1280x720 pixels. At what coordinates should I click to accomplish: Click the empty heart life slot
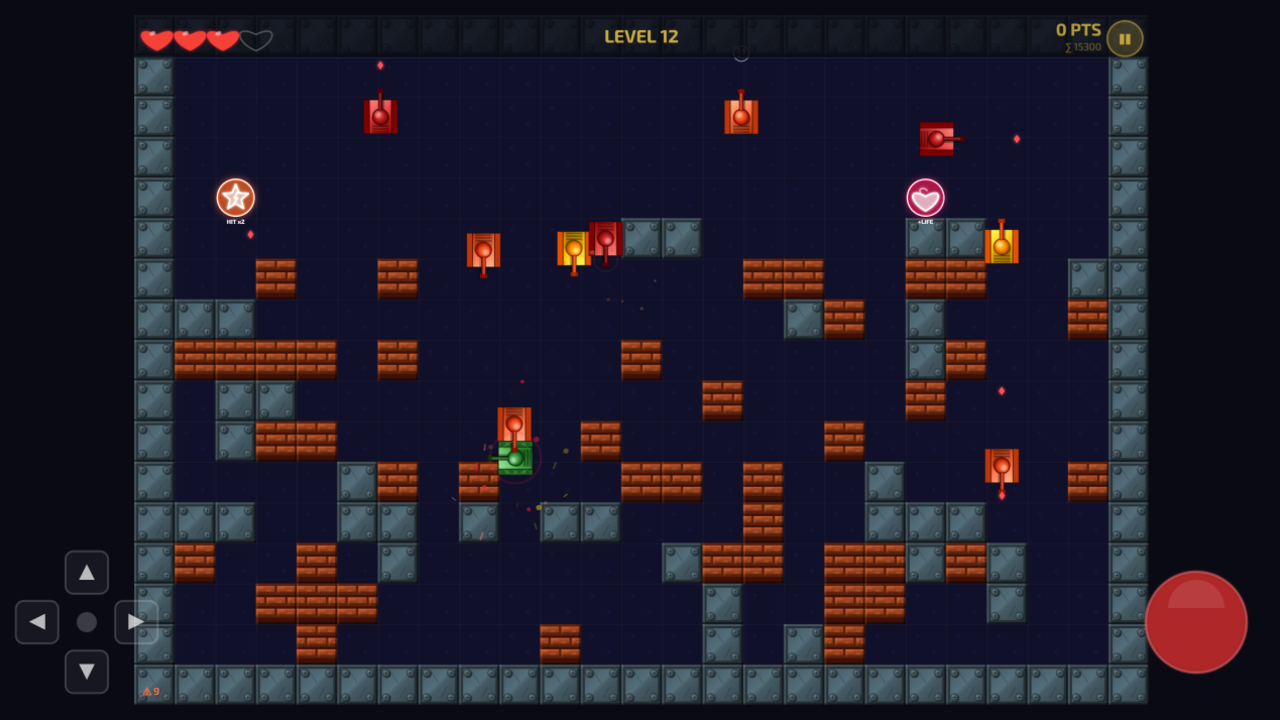(x=256, y=40)
